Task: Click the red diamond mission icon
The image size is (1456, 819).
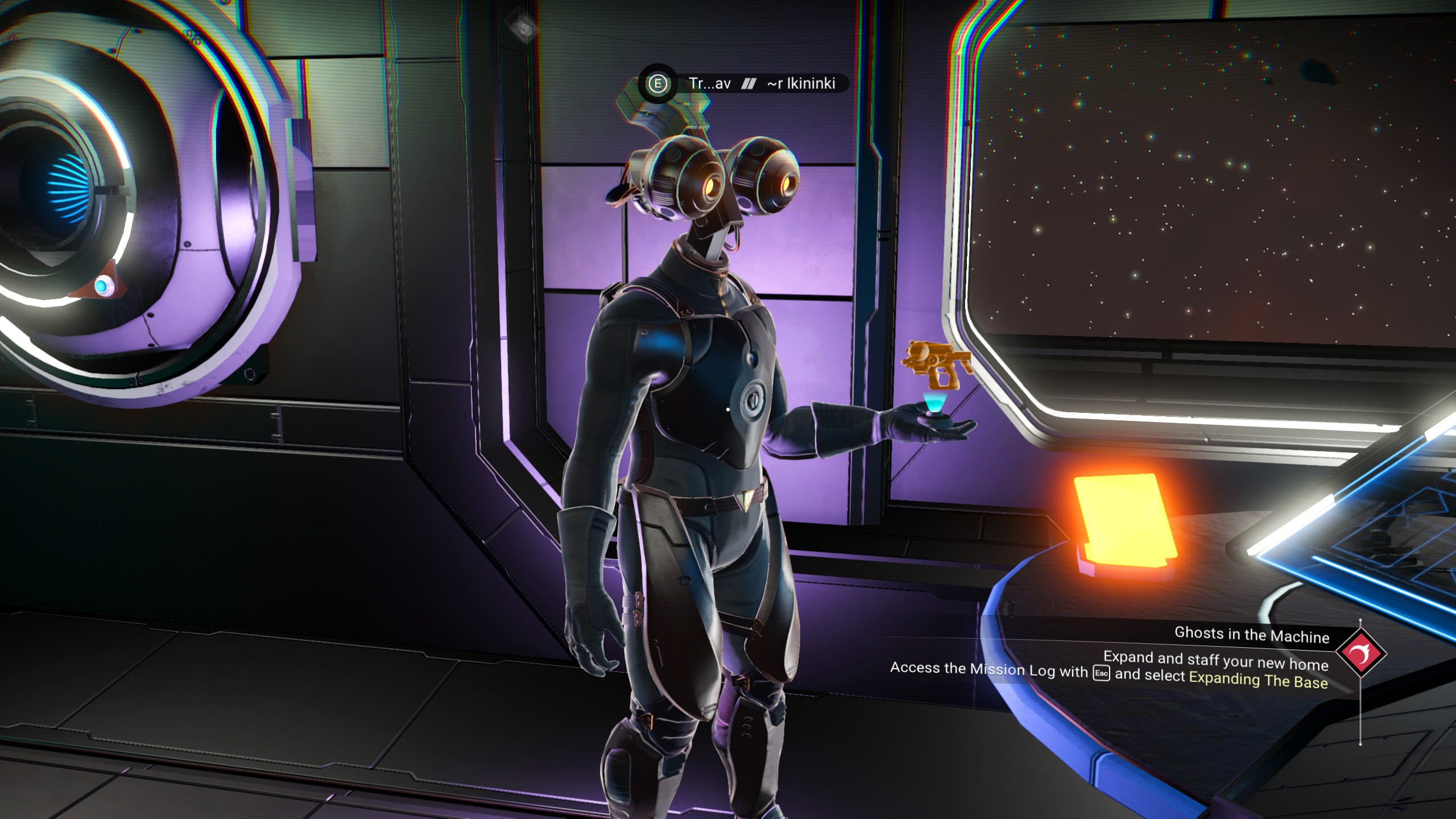Action: [x=1361, y=652]
